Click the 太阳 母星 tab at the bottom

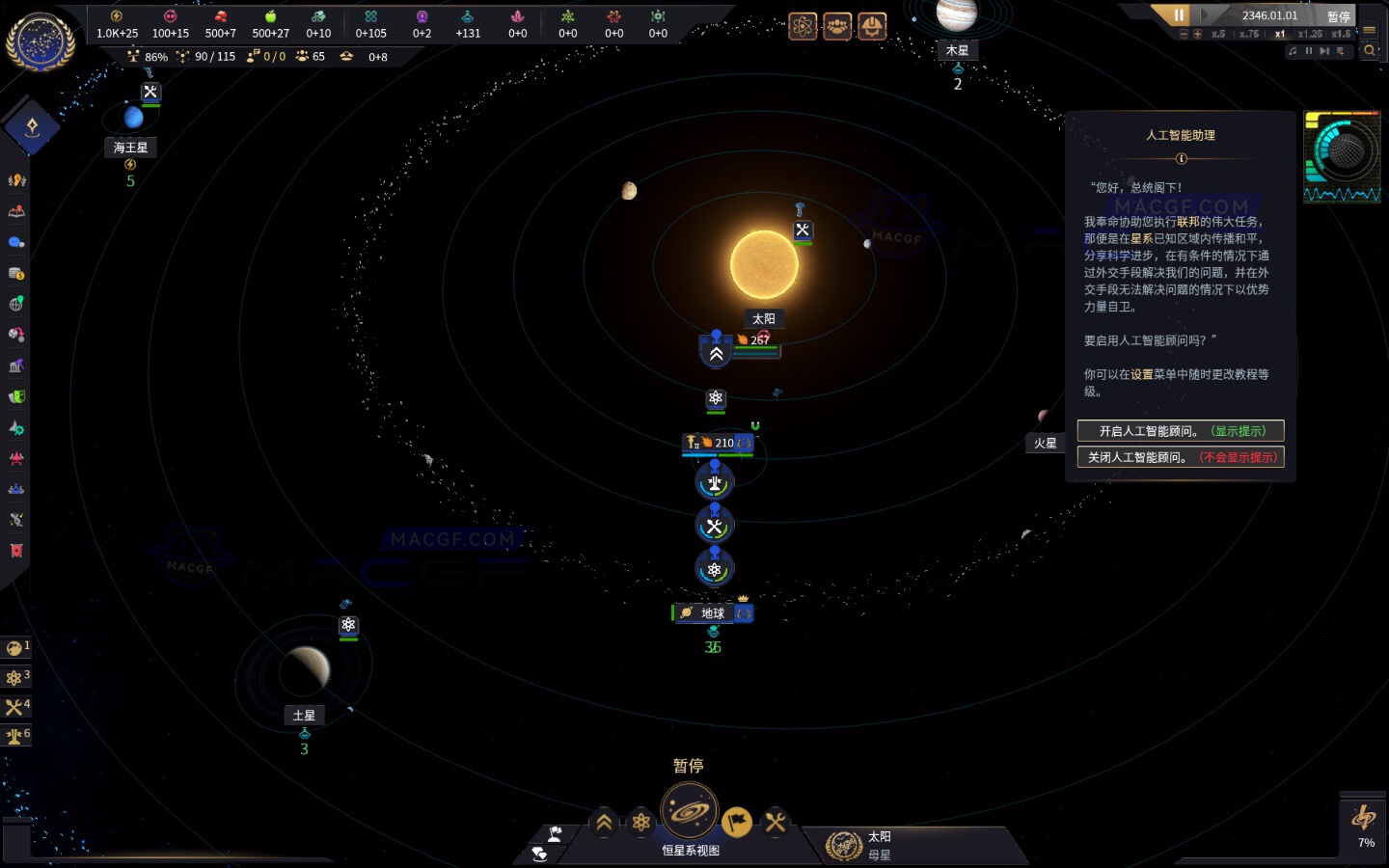[917, 846]
